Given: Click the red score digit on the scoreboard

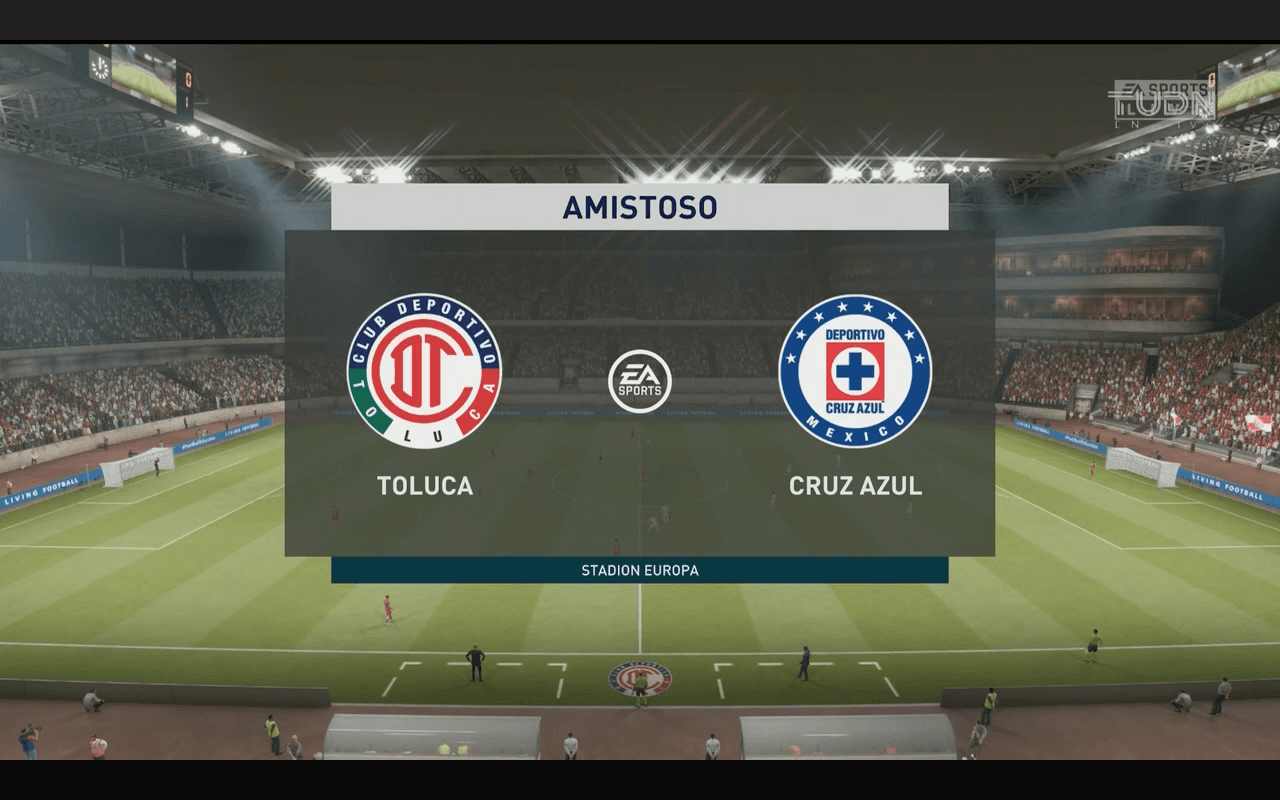Looking at the screenshot, I should pos(189,79).
